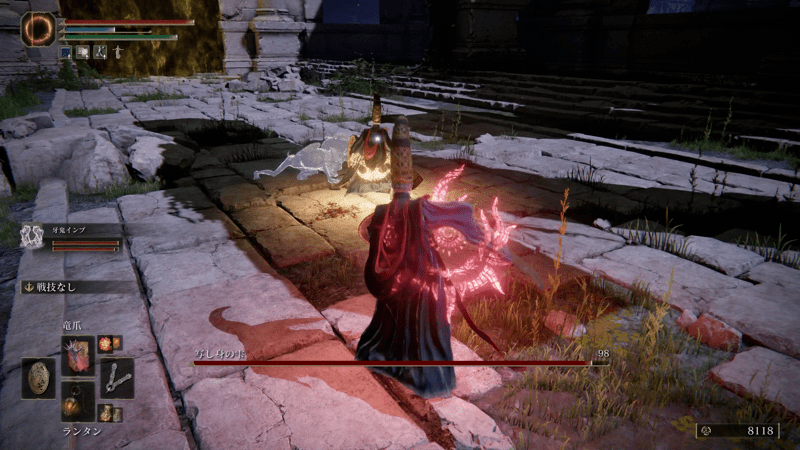Select the blue square status buff icon

[x=66, y=51]
